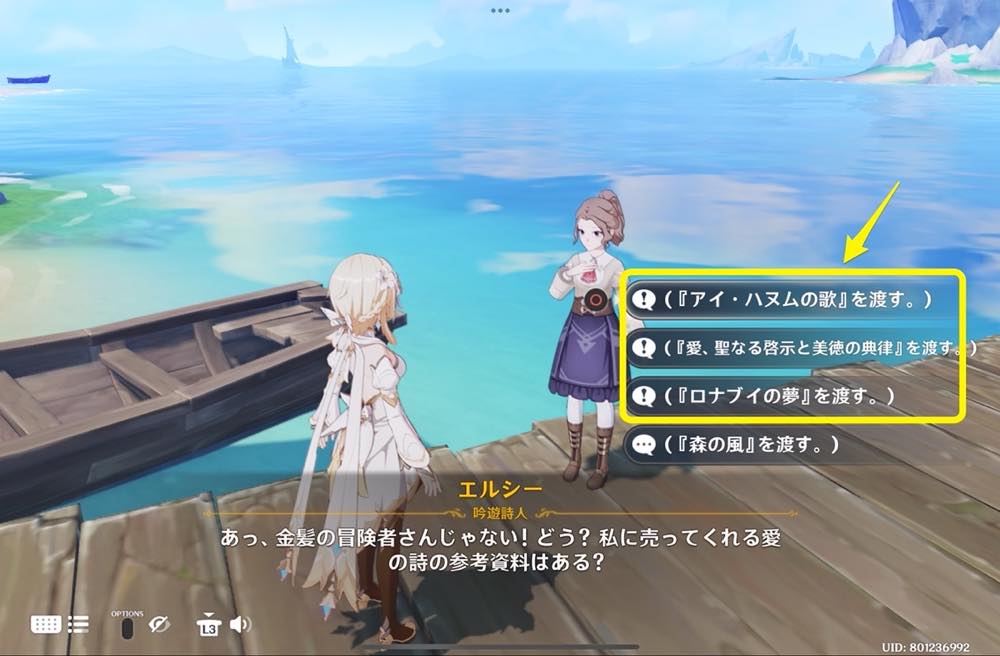This screenshot has height=656, width=1000.
Task: Click the three-dot handle at top center
Action: (x=500, y=10)
